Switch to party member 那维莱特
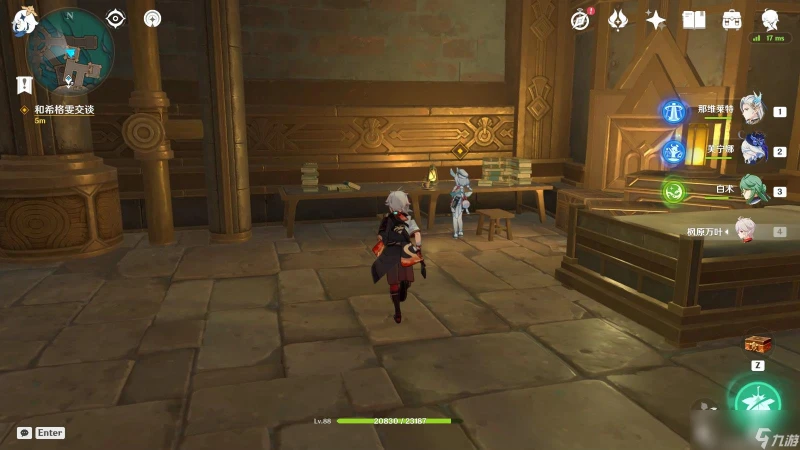This screenshot has height=450, width=800. coord(752,111)
